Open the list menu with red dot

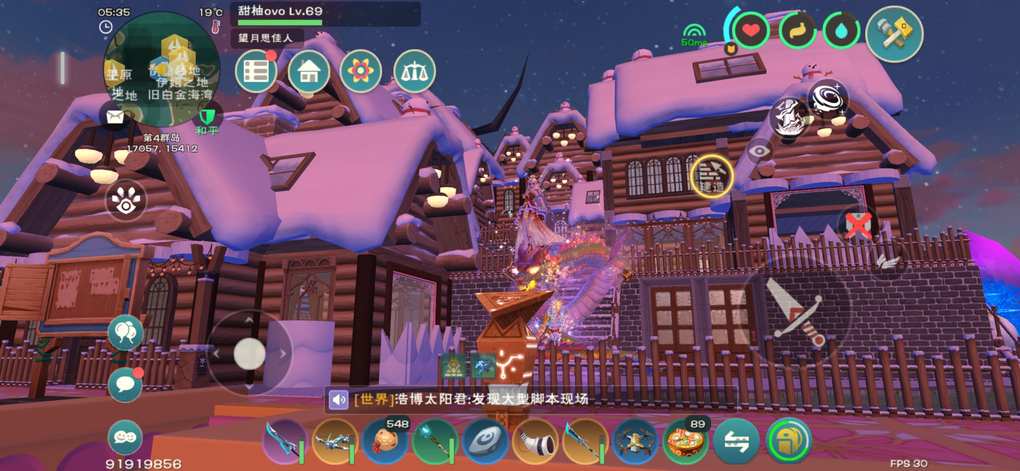[256, 71]
